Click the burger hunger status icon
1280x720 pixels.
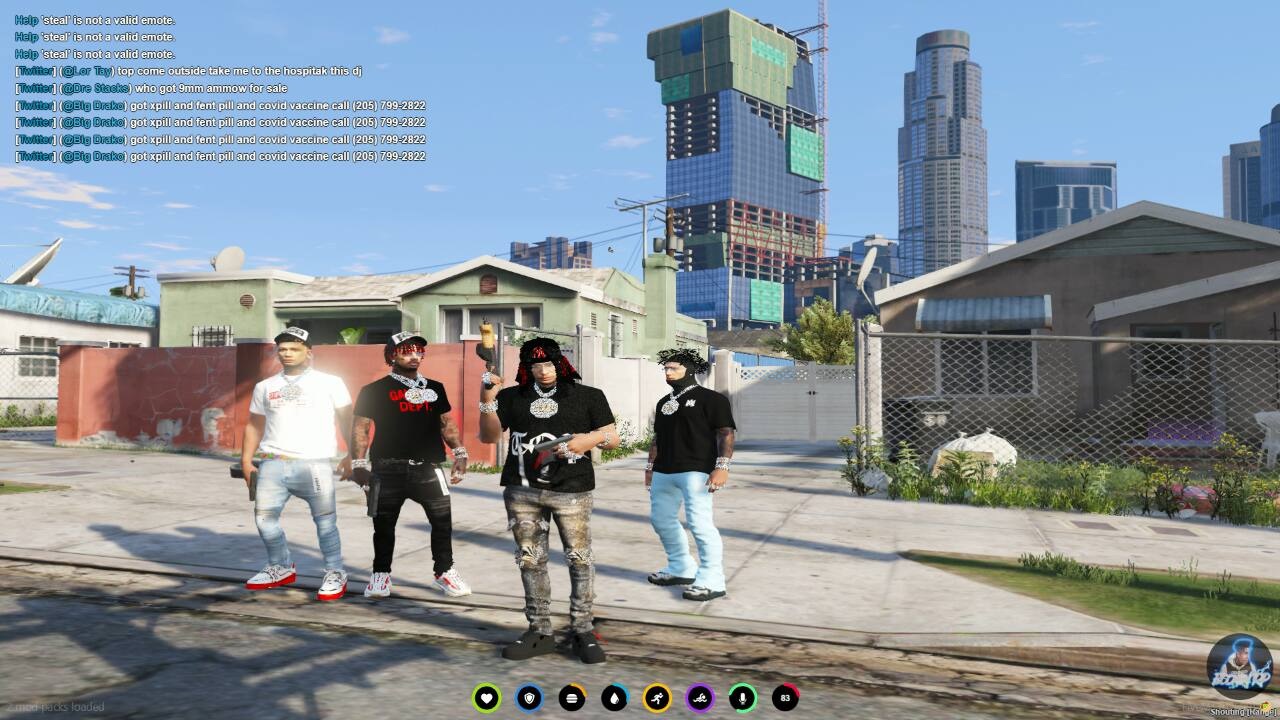point(572,698)
